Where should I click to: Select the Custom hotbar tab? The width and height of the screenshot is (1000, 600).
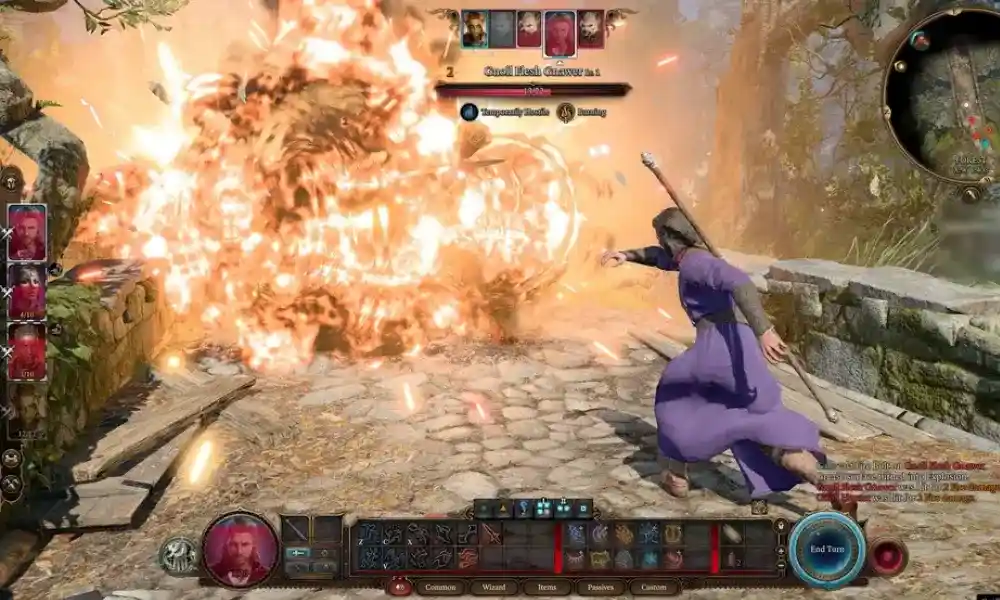(654, 587)
